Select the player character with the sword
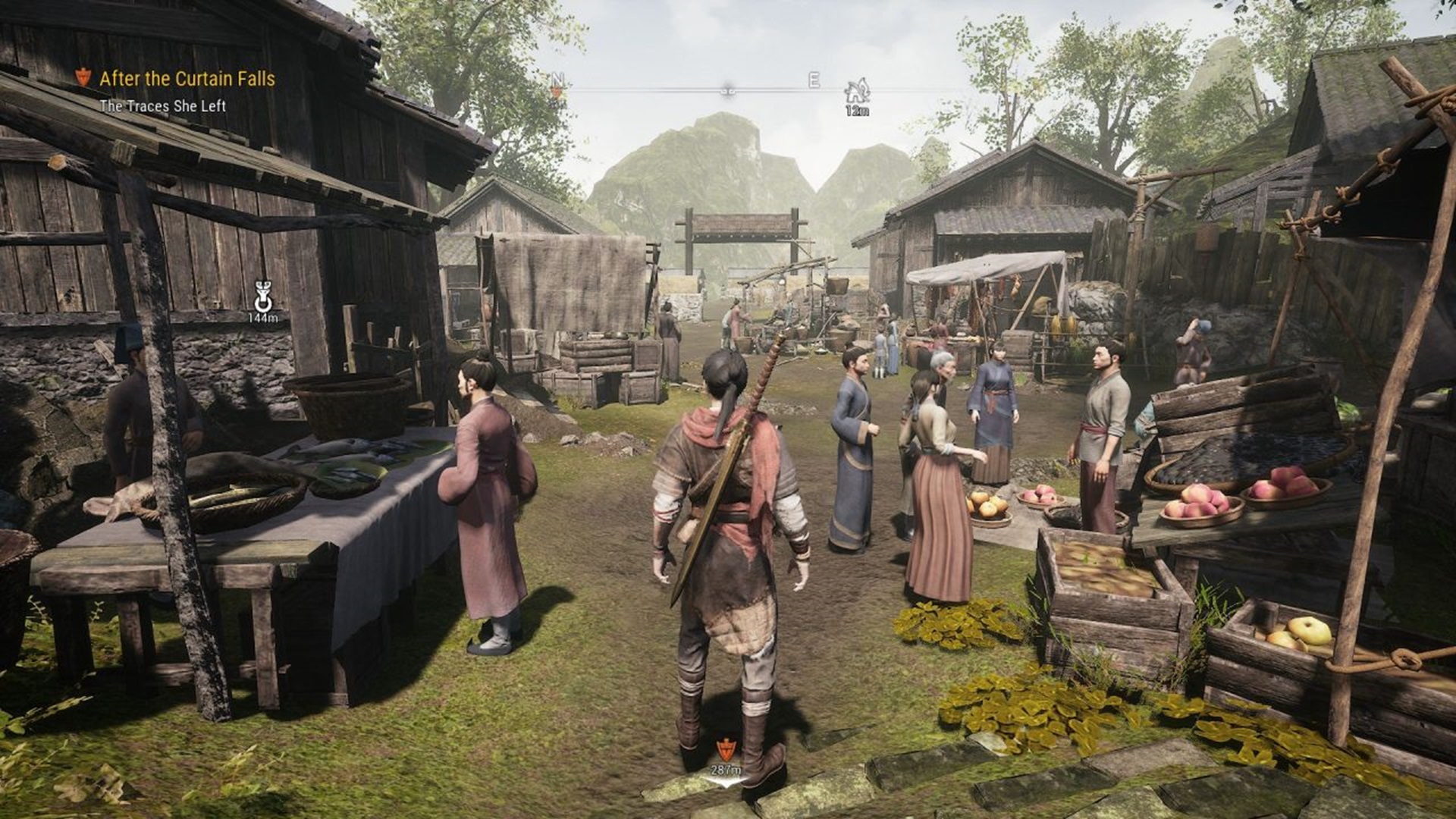This screenshot has height=819, width=1456. pos(728,531)
